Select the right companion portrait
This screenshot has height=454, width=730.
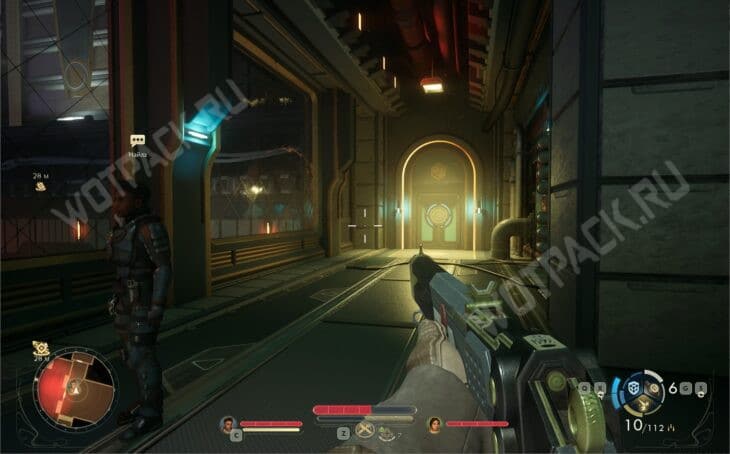(435, 424)
